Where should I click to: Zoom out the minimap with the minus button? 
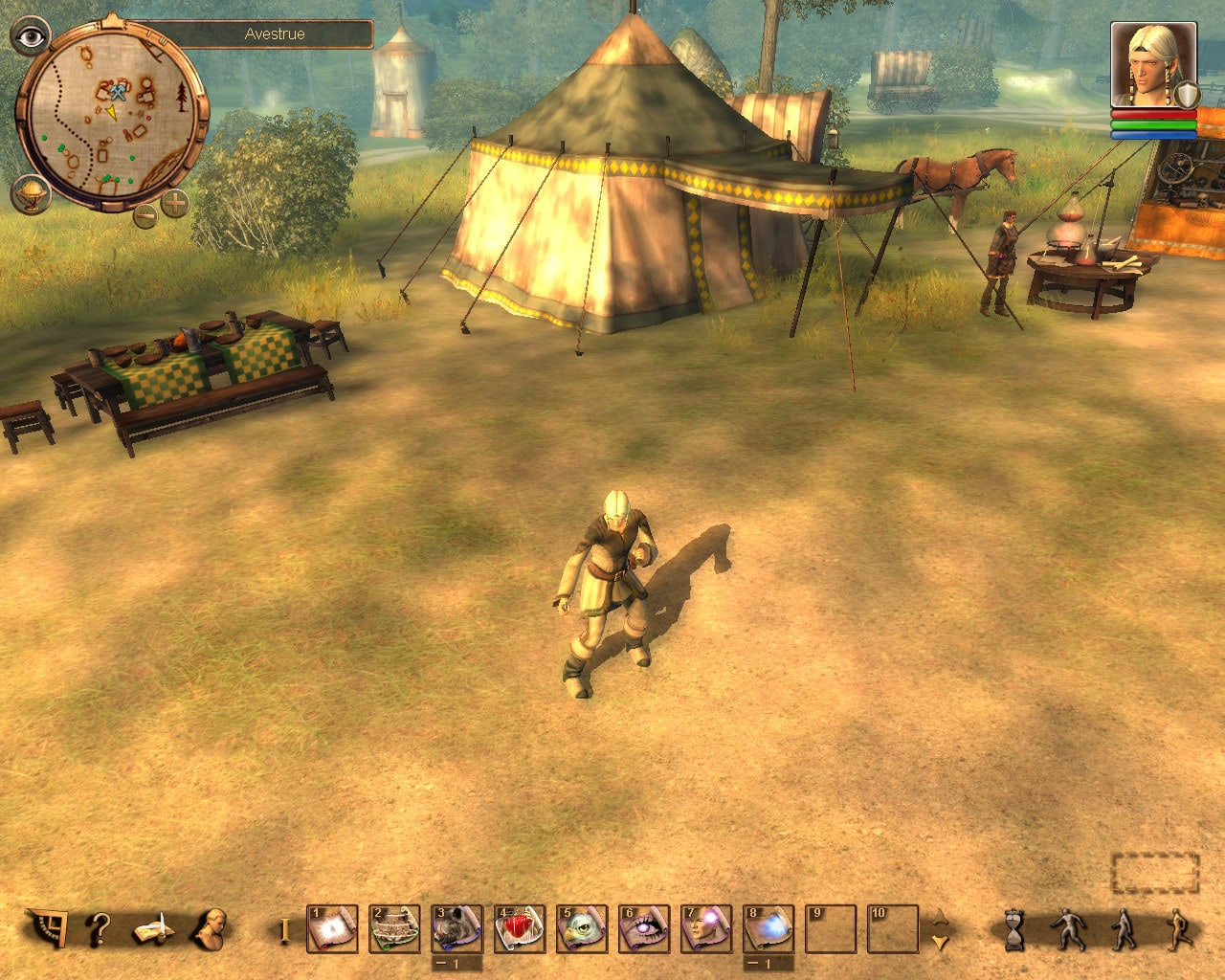tap(145, 215)
